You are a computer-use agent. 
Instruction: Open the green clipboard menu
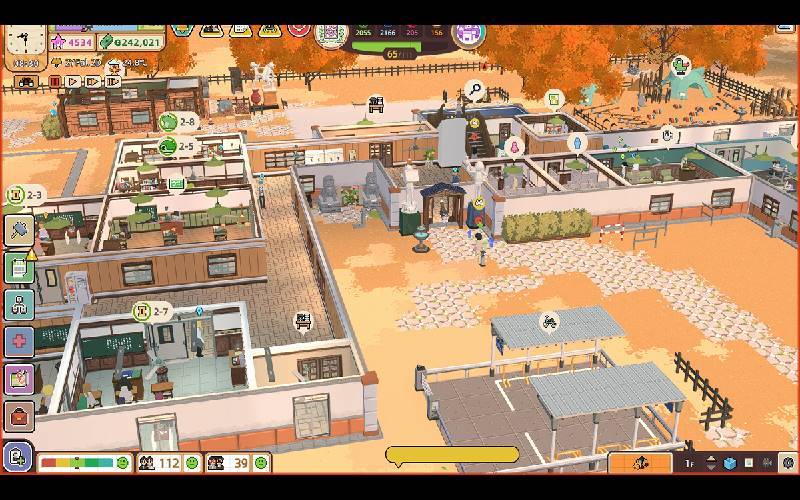pos(18,267)
